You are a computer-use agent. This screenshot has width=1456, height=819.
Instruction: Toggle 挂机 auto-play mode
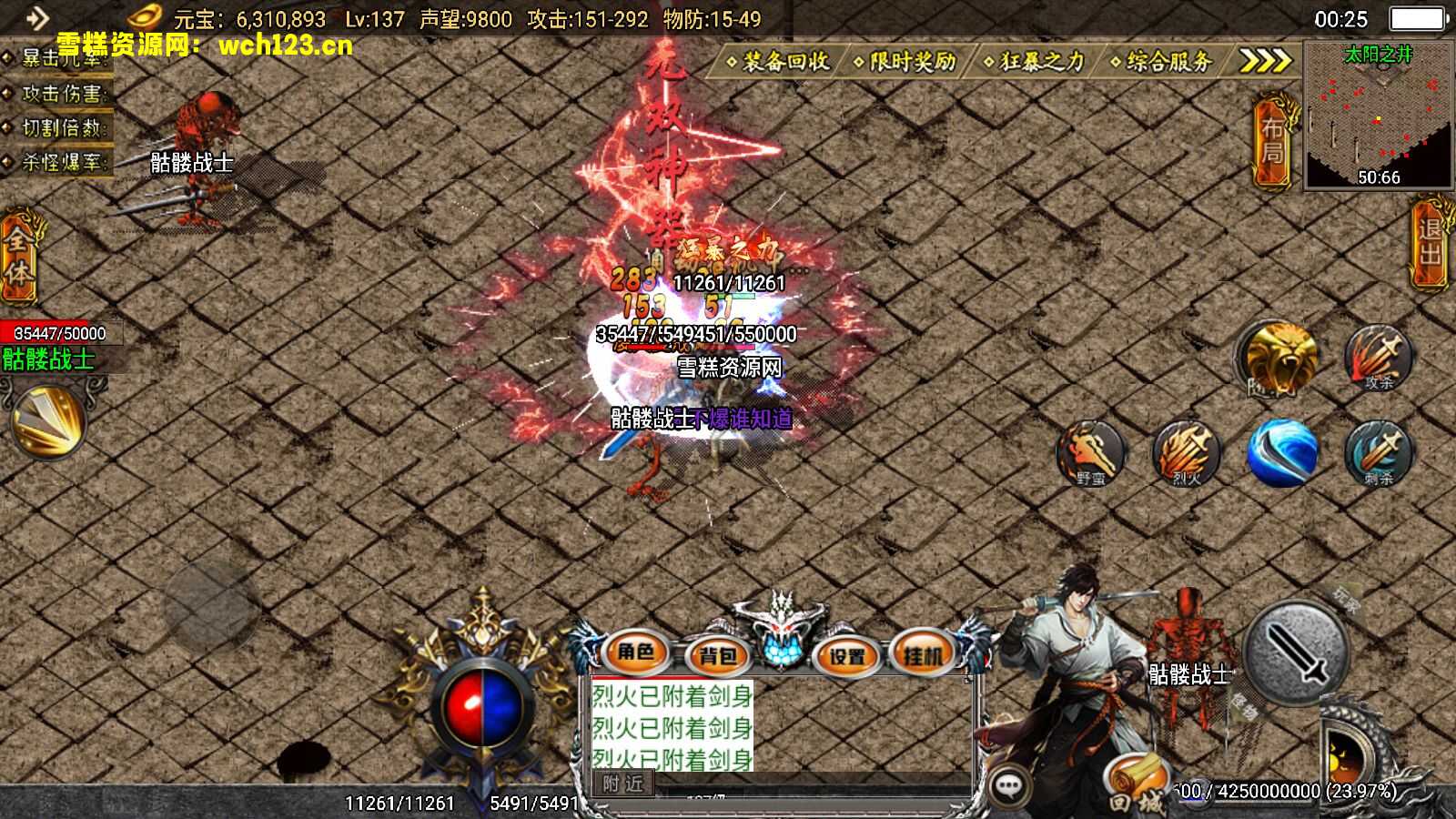[x=921, y=654]
